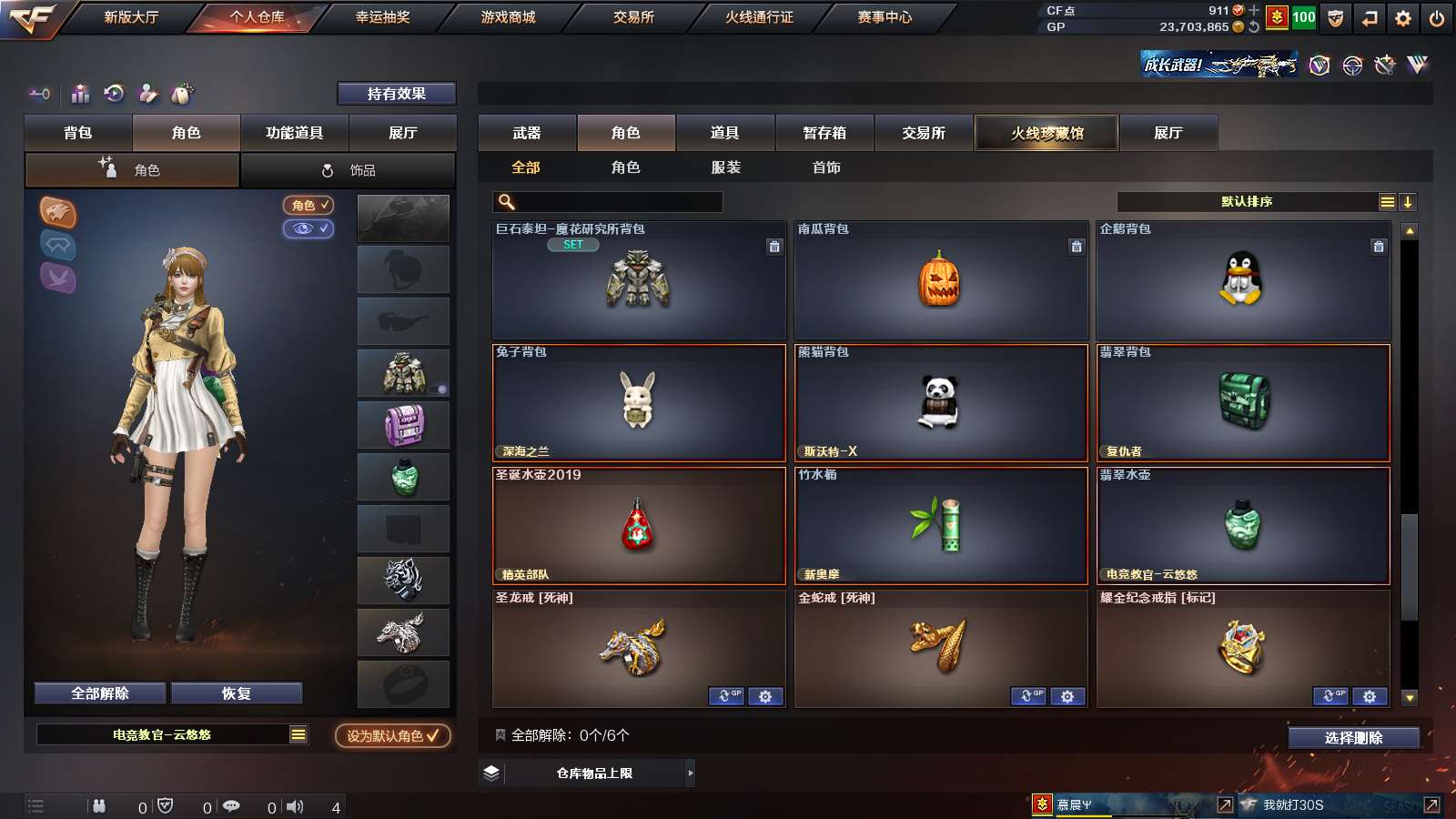Click the 选择删除 select delete button
The height and width of the screenshot is (819, 1456).
(1353, 738)
